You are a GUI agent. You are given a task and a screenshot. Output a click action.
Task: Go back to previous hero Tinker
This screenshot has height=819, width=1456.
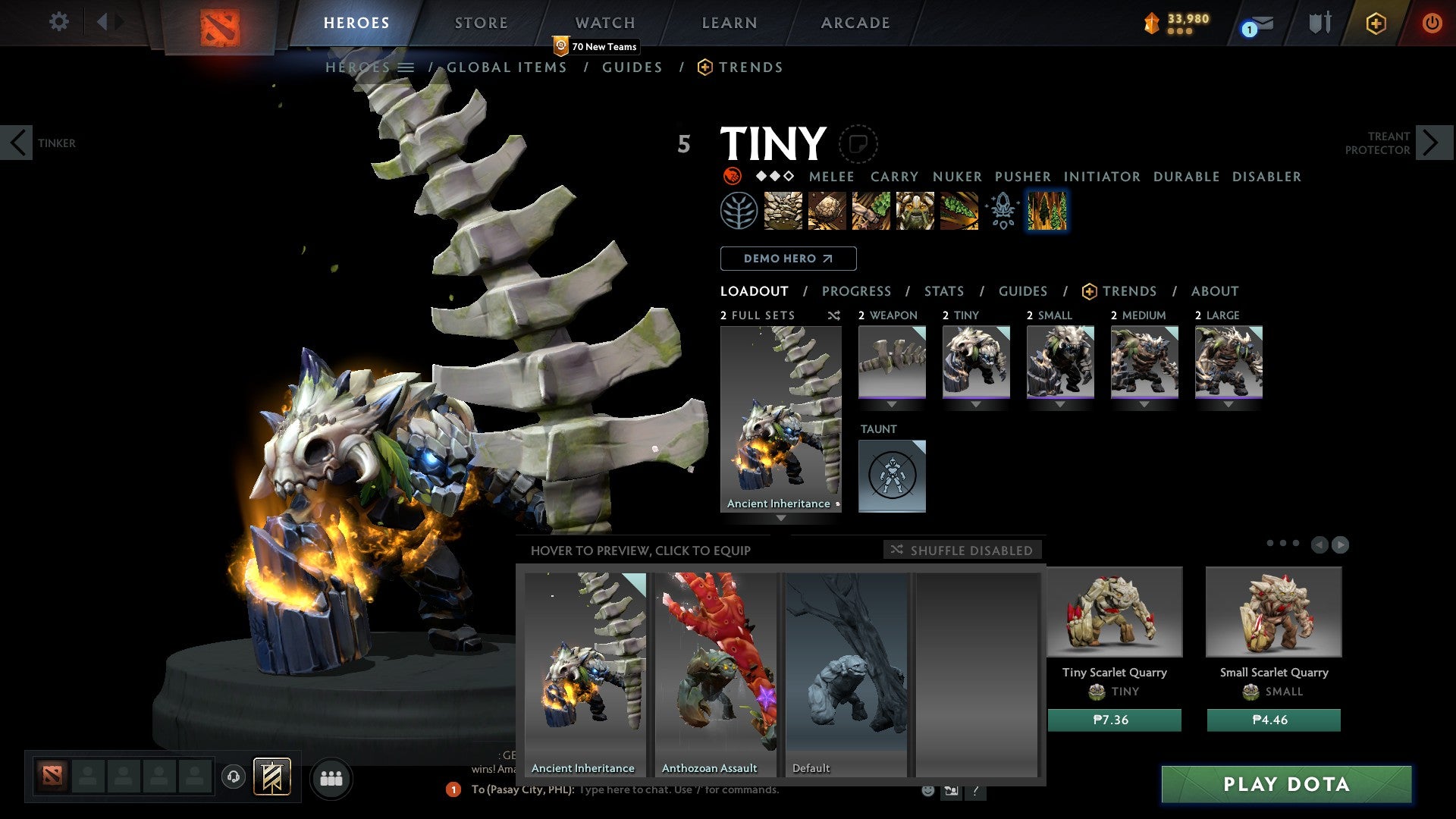pyautogui.click(x=17, y=143)
